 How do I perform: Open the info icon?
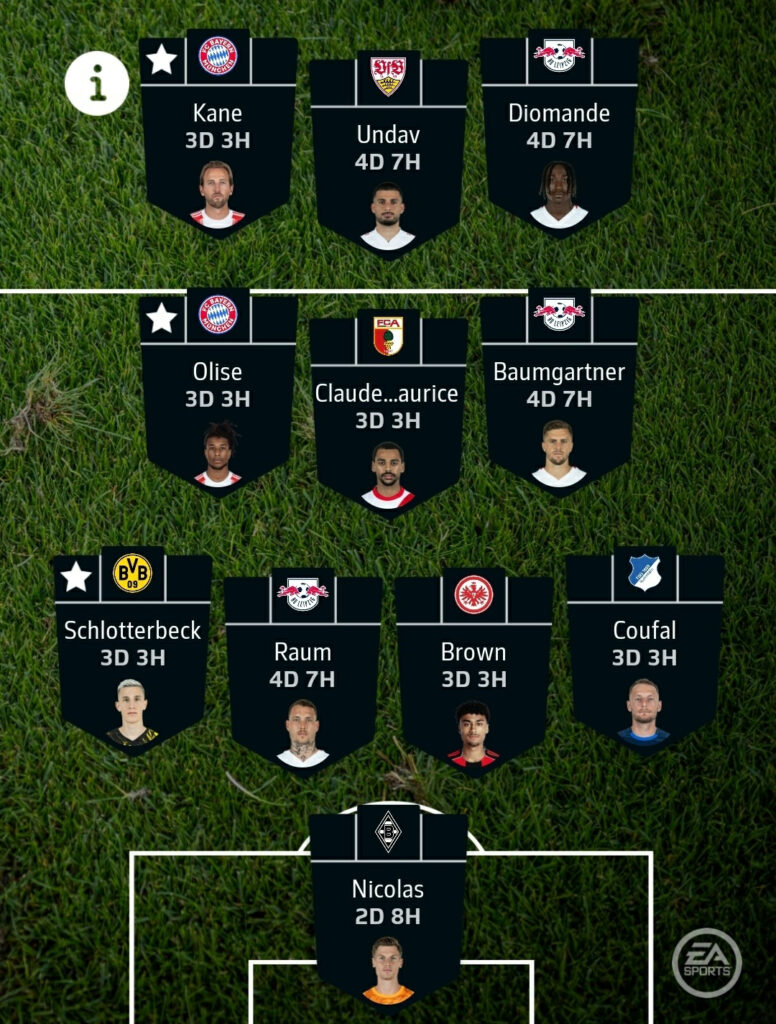point(97,84)
